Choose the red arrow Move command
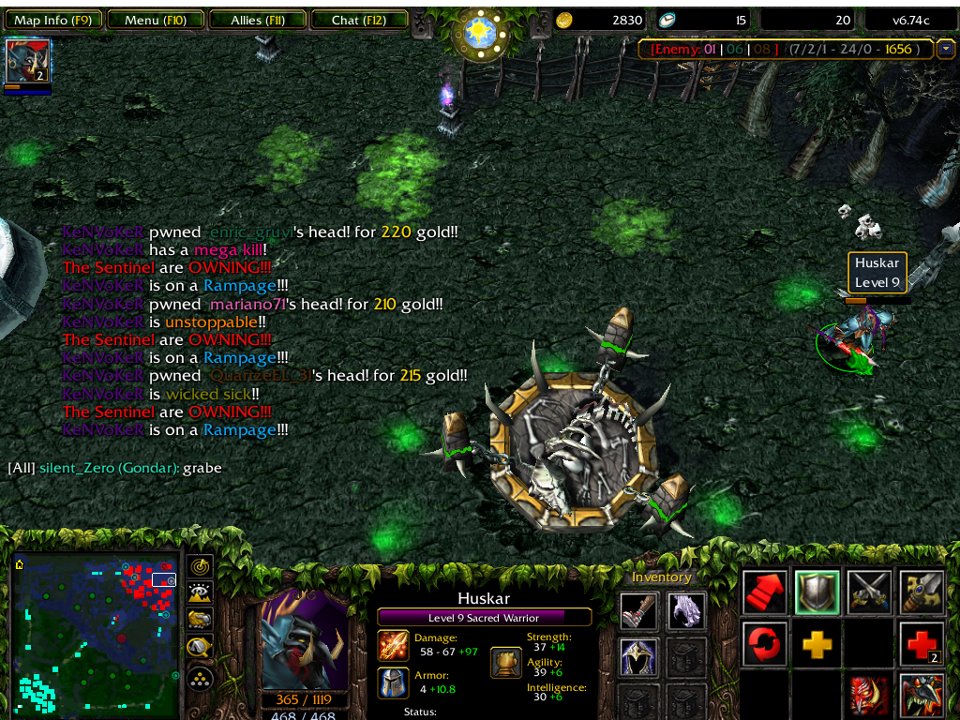The image size is (960, 720). (765, 593)
